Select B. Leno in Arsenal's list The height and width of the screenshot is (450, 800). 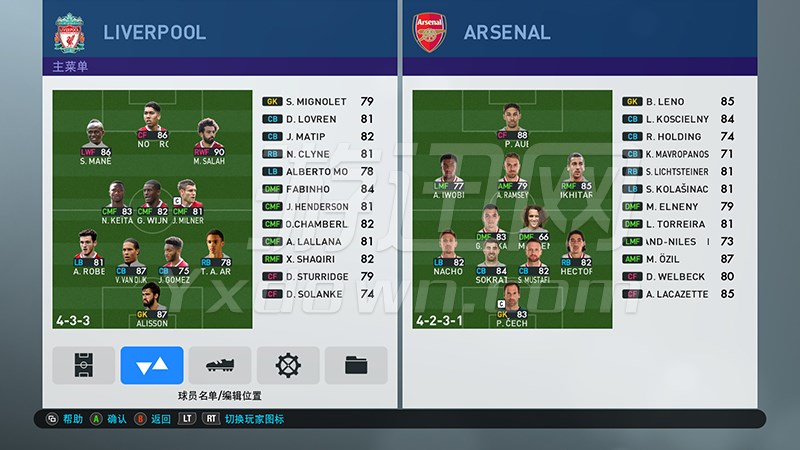point(678,101)
